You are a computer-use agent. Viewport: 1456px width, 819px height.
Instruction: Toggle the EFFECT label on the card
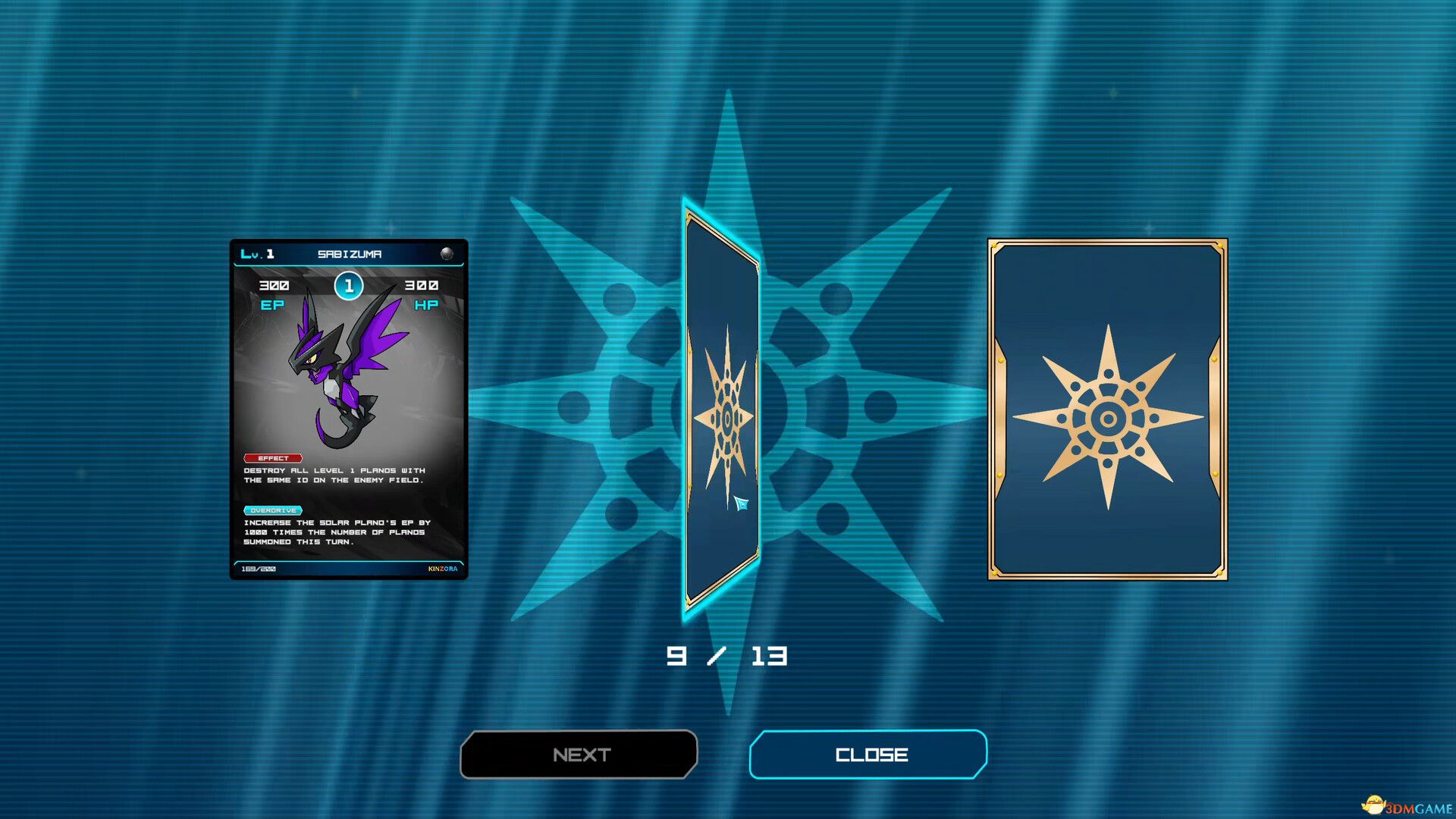(x=271, y=458)
